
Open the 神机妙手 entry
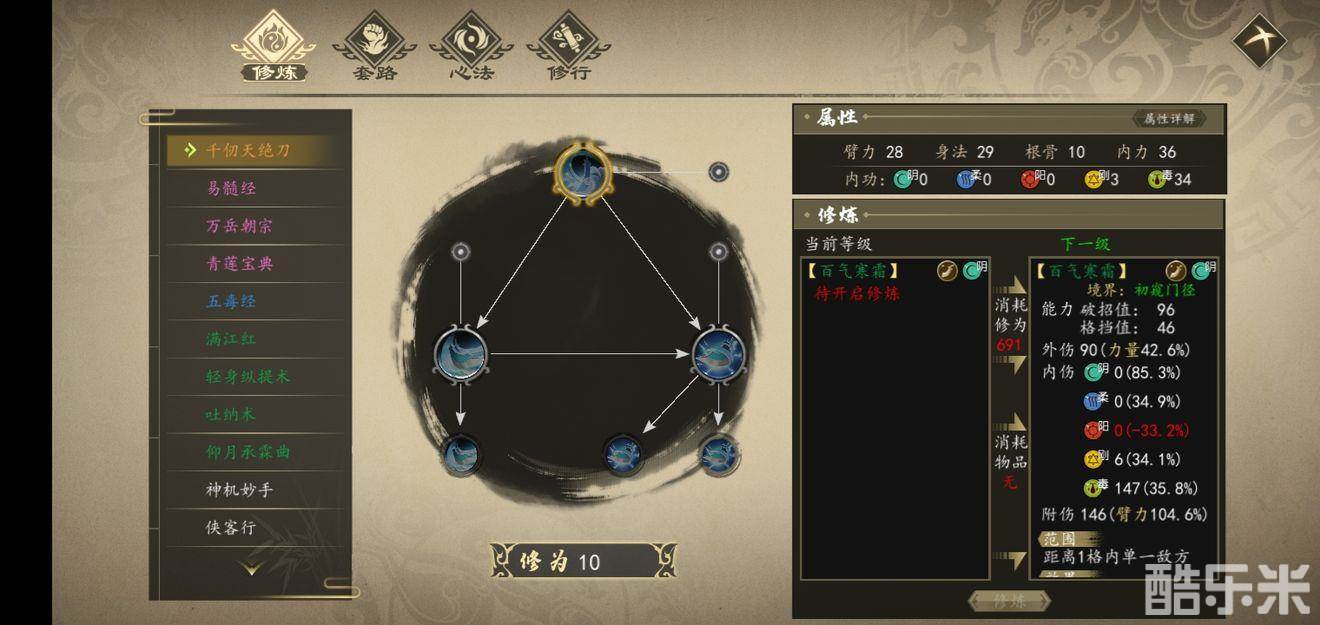click(x=239, y=490)
